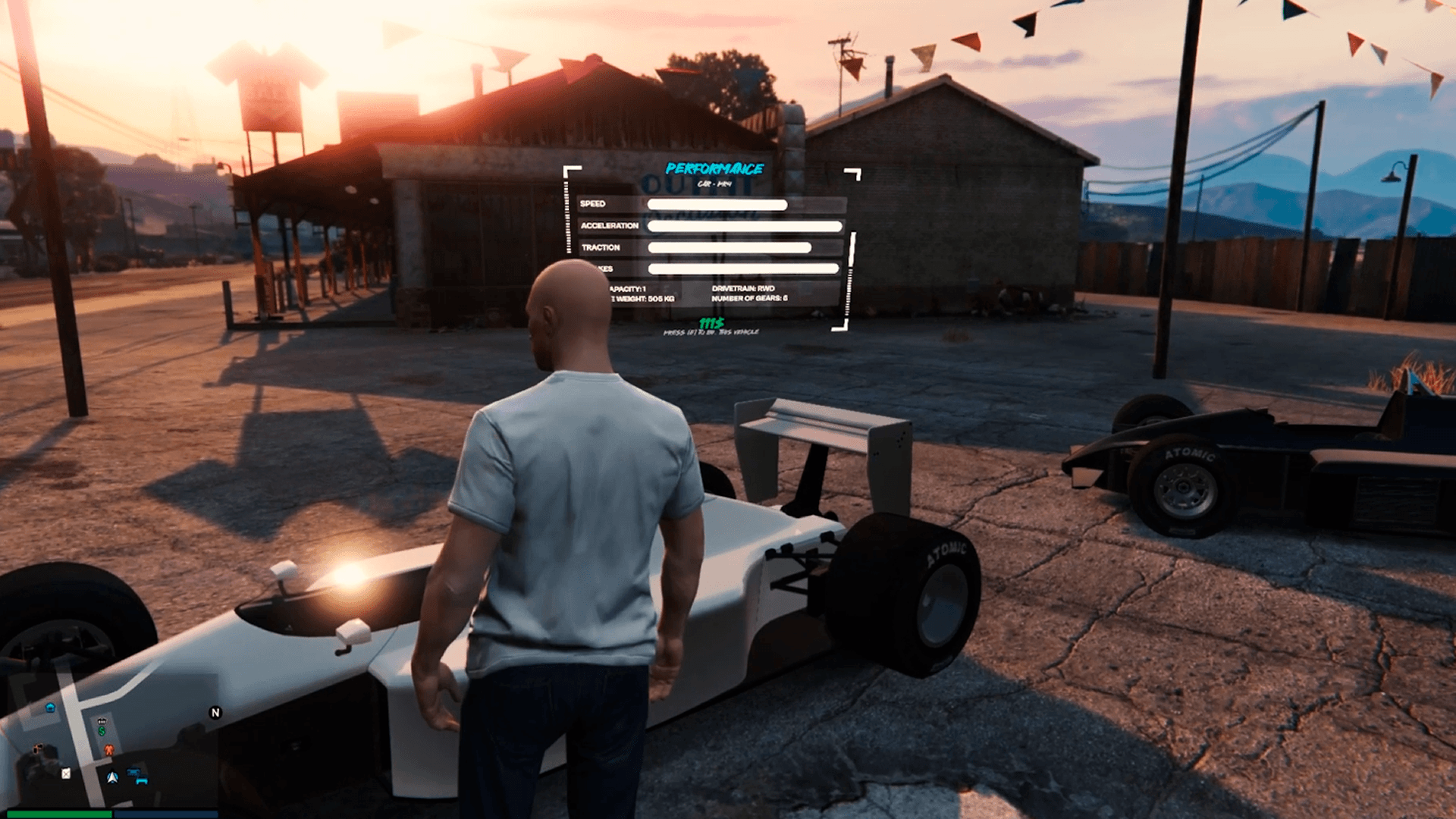The image size is (1456, 819).
Task: Click the orange clothing store icon on the minimap
Action: pyautogui.click(x=109, y=751)
